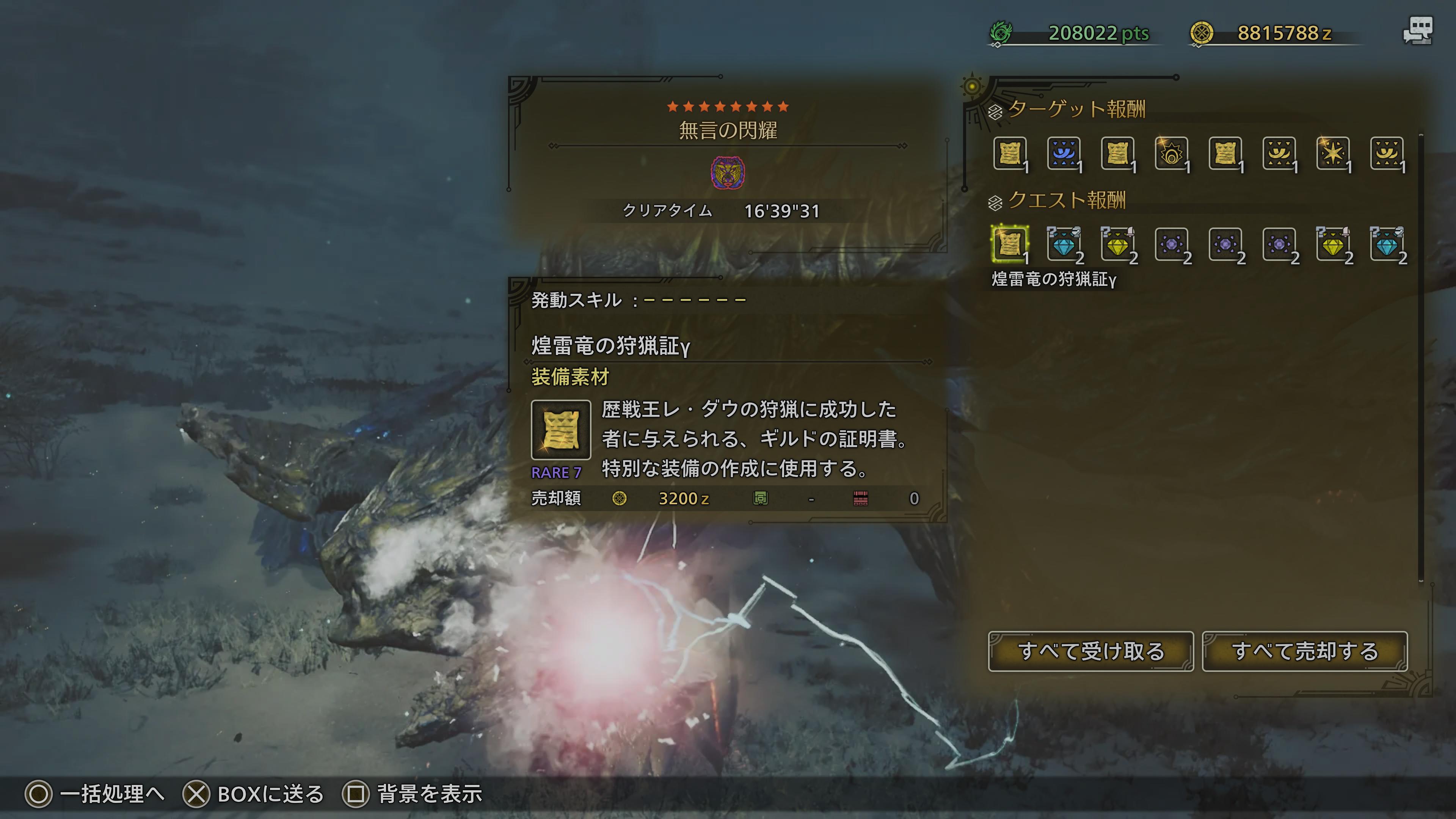The height and width of the screenshot is (819, 1456).
Task: Select the blue horn material in target rewards
Action: coord(1063,153)
